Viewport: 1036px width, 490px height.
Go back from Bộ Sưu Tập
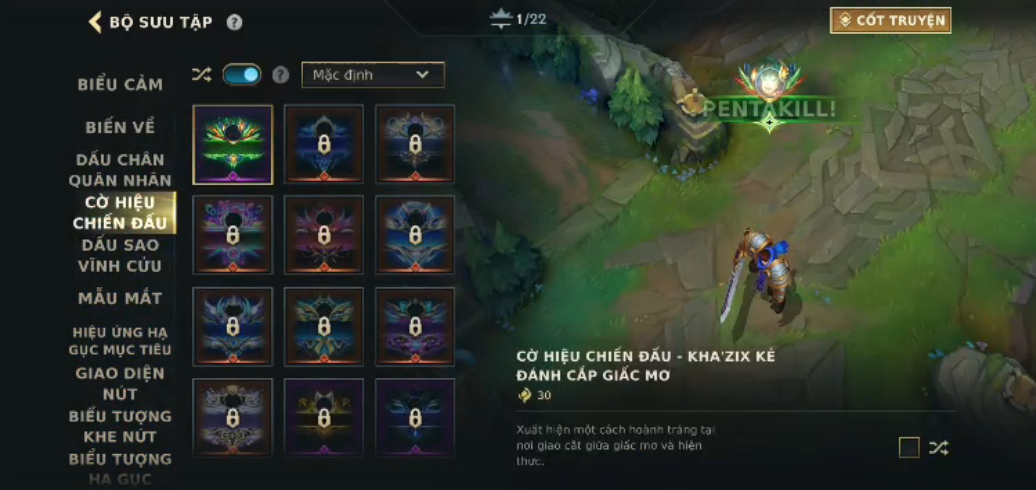(96, 22)
